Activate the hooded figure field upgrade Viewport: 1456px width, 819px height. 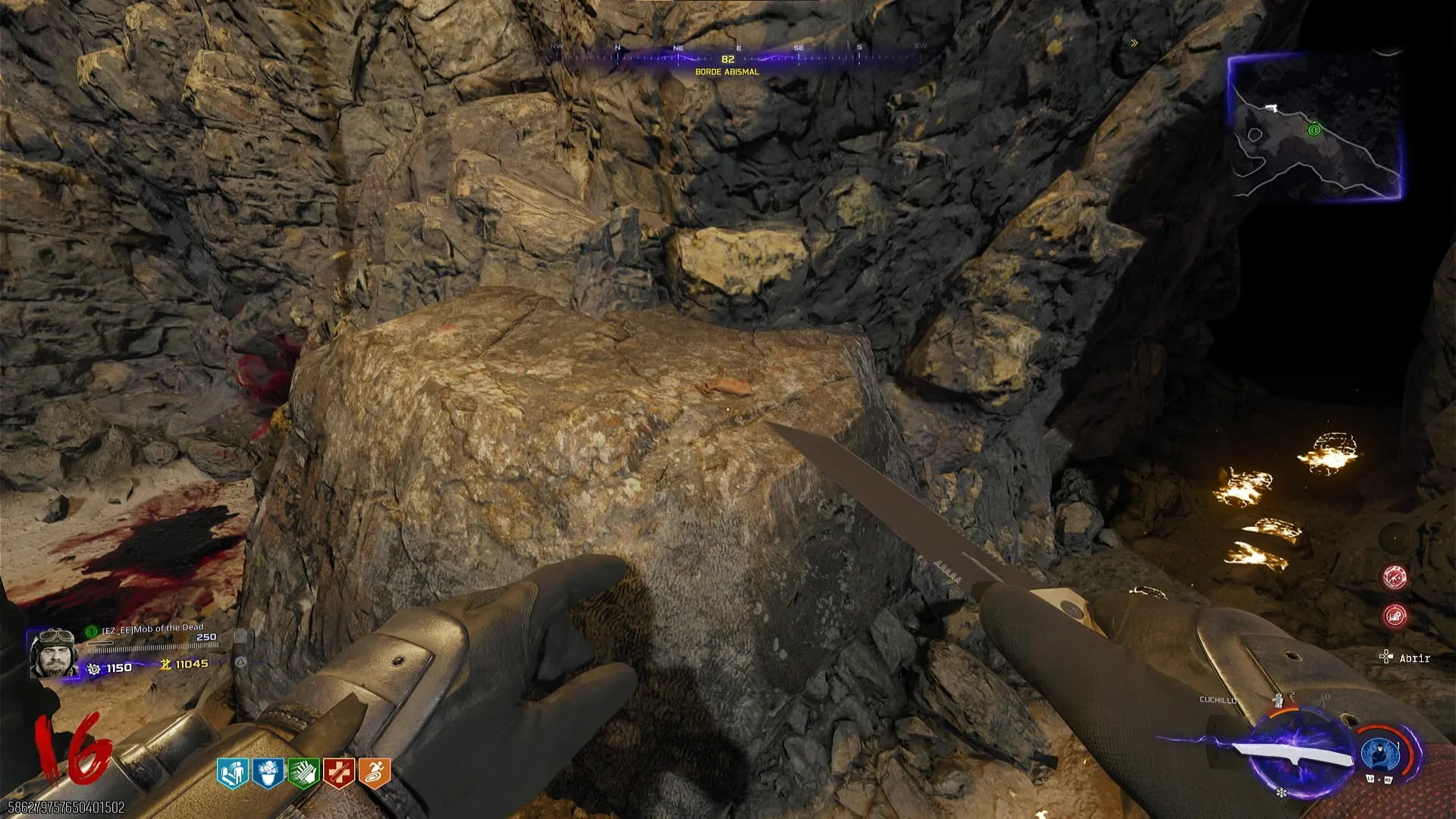(x=1380, y=753)
